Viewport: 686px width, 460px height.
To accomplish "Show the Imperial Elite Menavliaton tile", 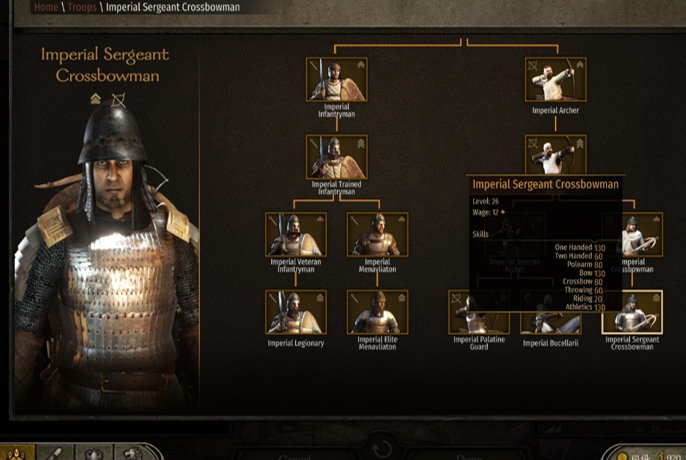I will pyautogui.click(x=377, y=312).
